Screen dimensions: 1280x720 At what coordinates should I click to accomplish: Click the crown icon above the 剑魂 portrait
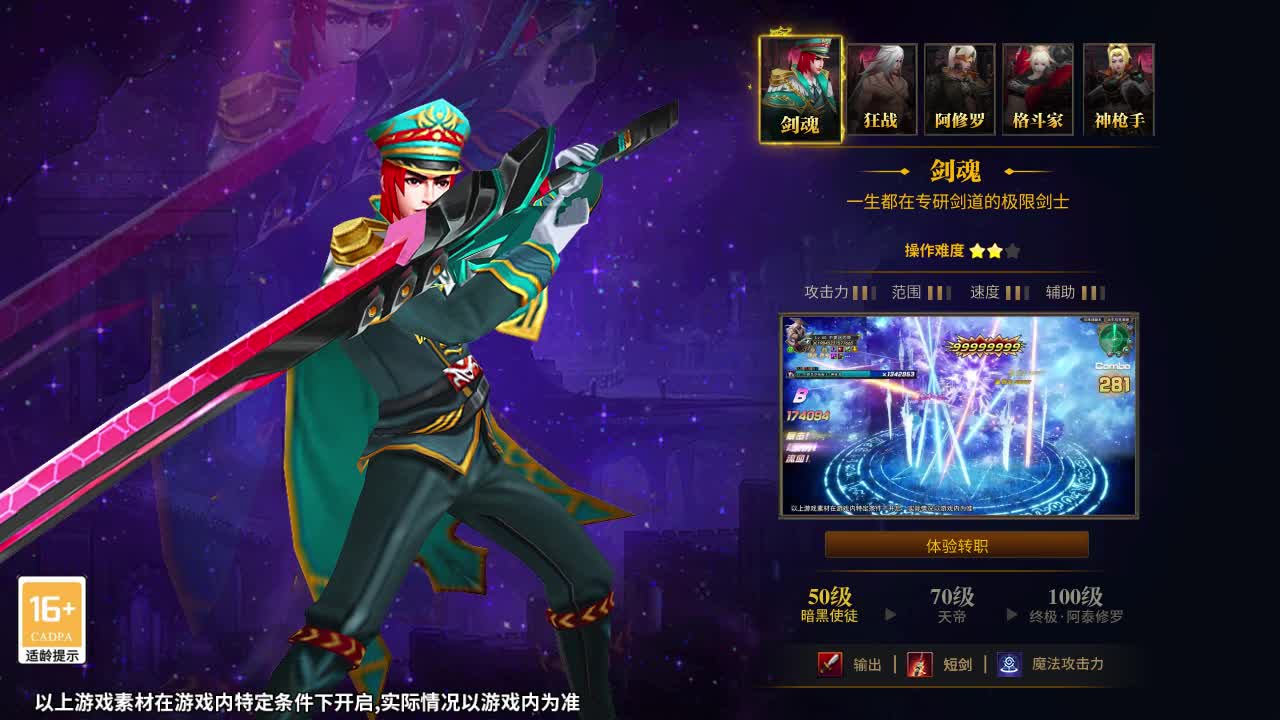pos(781,31)
